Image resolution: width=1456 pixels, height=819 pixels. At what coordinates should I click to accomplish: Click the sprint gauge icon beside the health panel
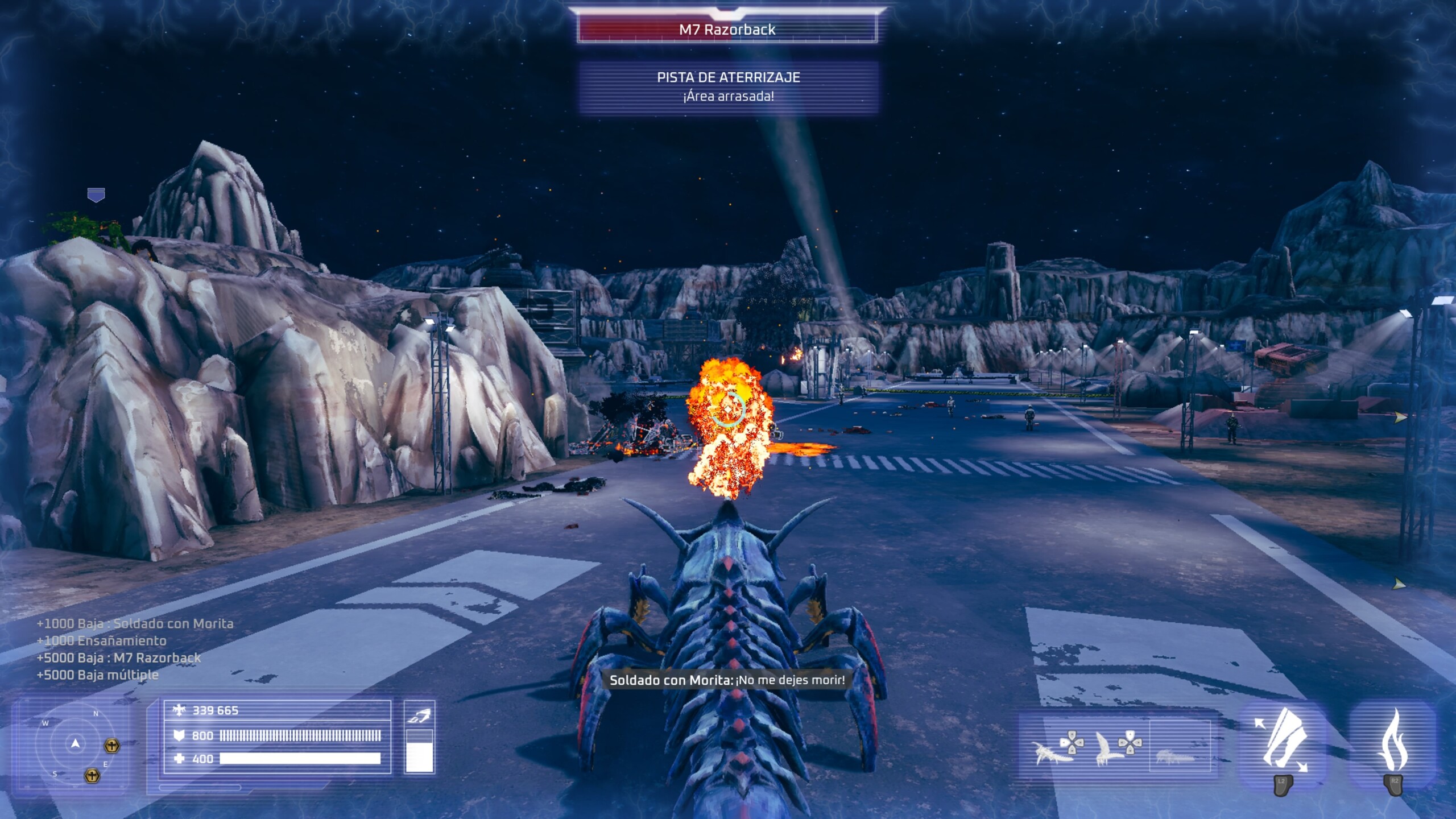coord(419,717)
